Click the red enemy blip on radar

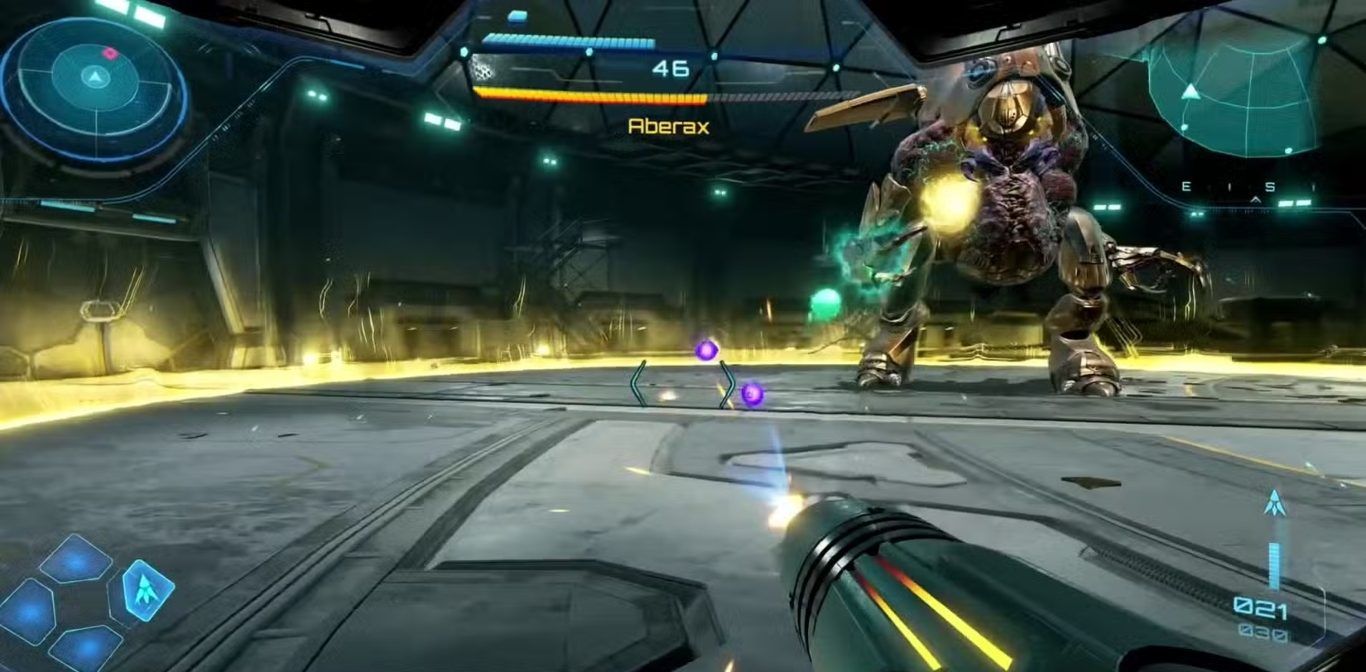coord(109,53)
